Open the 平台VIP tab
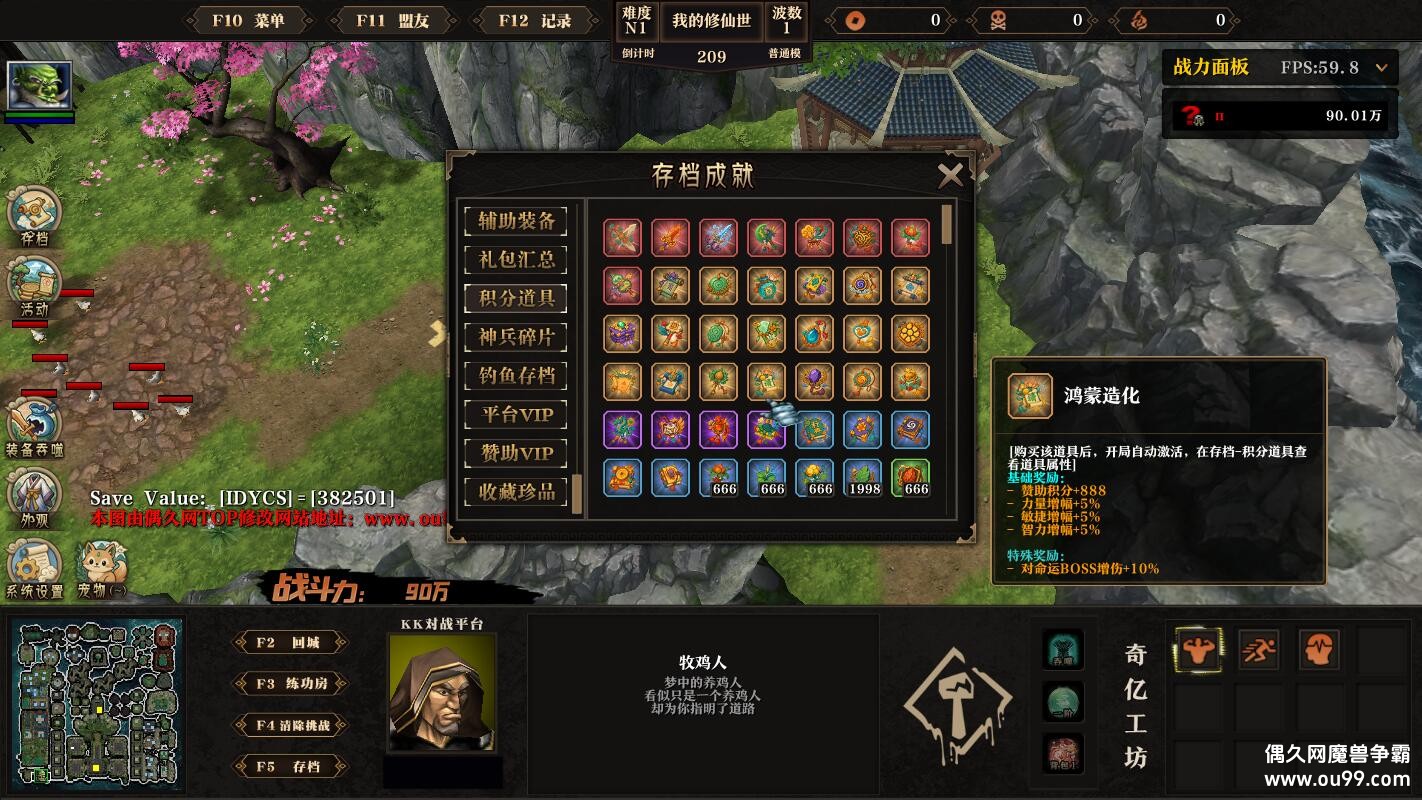Screen dimensions: 1422x800 (516, 414)
